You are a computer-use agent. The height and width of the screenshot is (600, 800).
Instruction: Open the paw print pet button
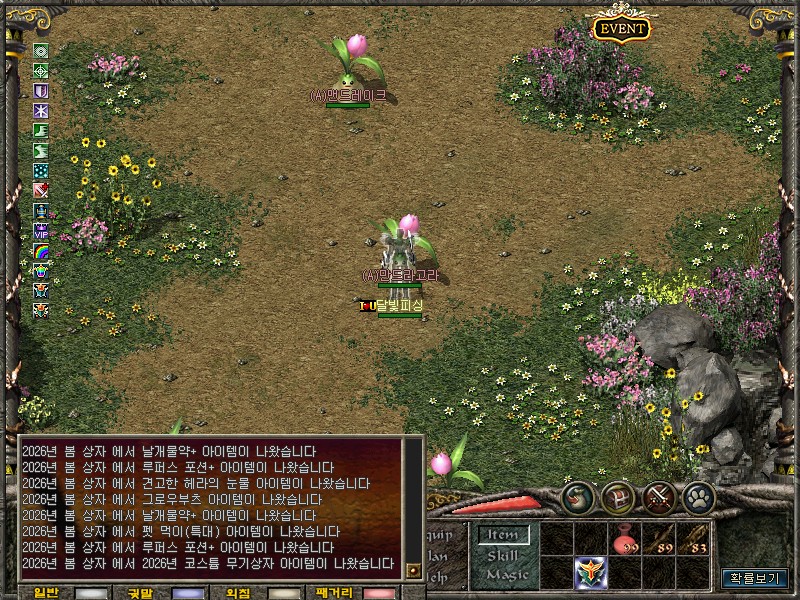[x=698, y=497]
